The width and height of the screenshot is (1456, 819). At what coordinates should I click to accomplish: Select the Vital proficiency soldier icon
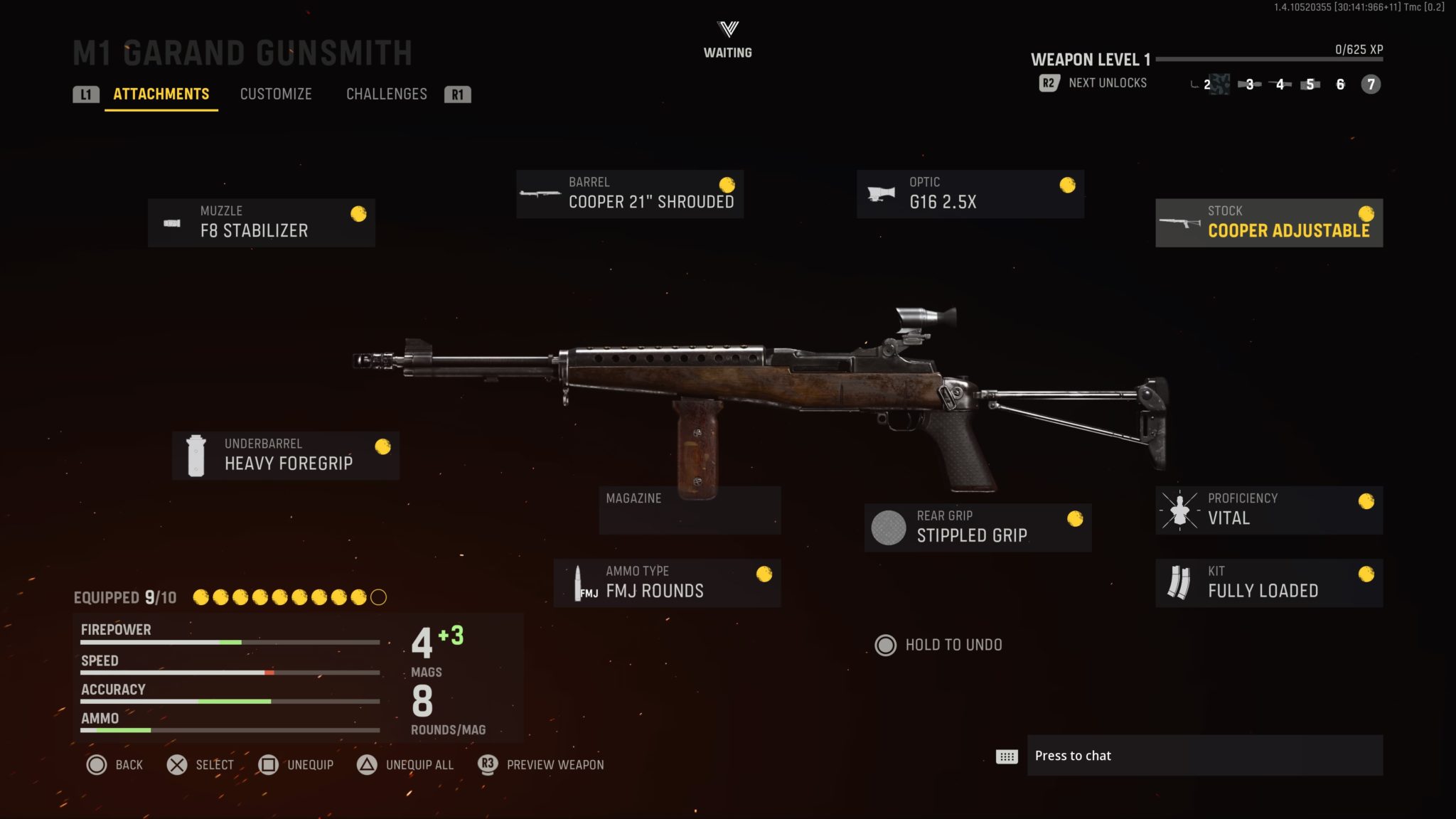(1180, 509)
